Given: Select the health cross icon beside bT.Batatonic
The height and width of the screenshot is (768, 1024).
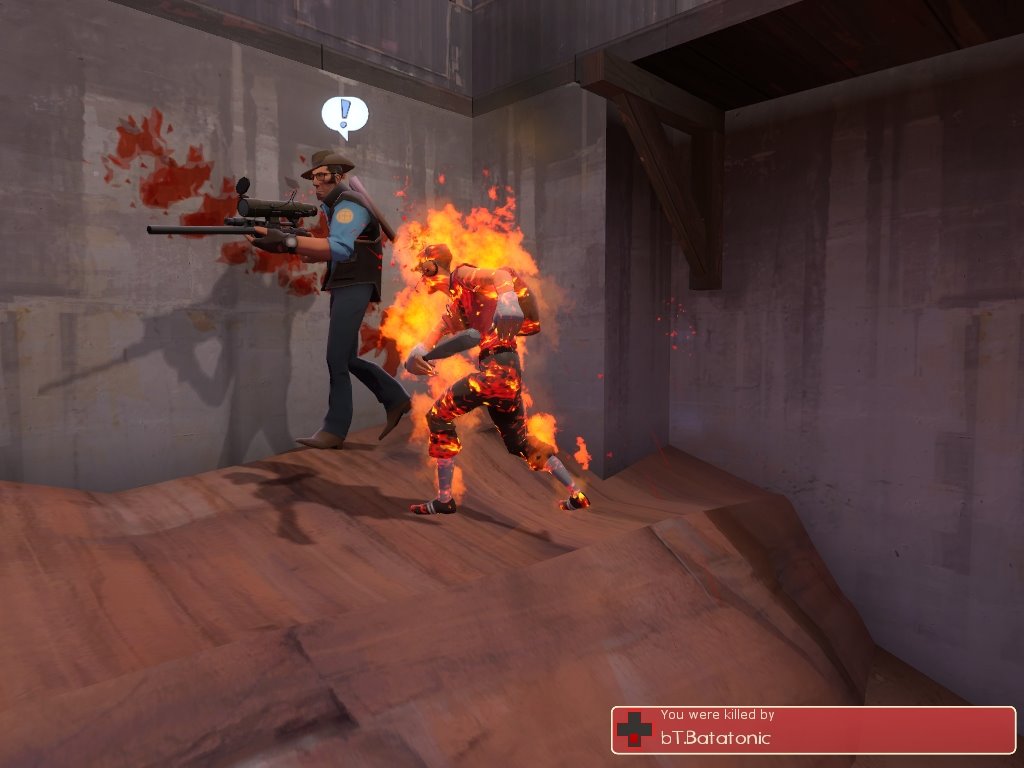Looking at the screenshot, I should pos(634,730).
